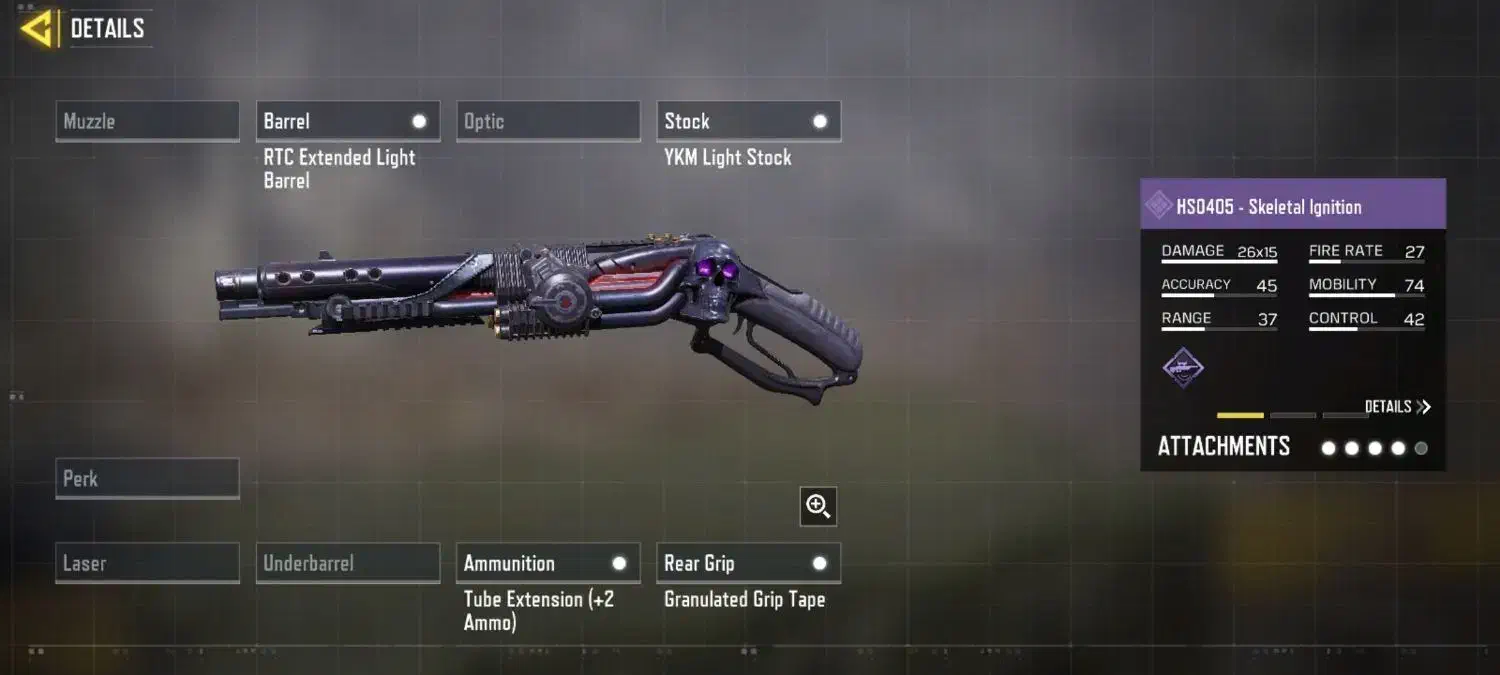Select the Rear Grip attachment slot
1500x675 pixels.
pos(748,563)
